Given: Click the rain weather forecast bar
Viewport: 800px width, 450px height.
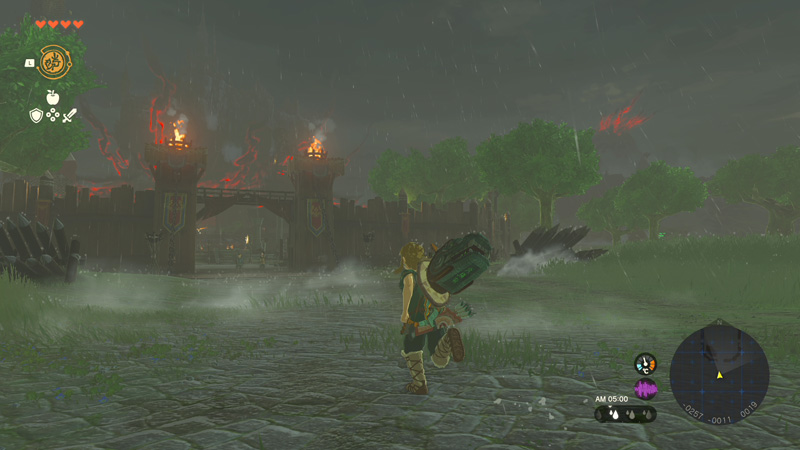Looking at the screenshot, I should 626,413.
